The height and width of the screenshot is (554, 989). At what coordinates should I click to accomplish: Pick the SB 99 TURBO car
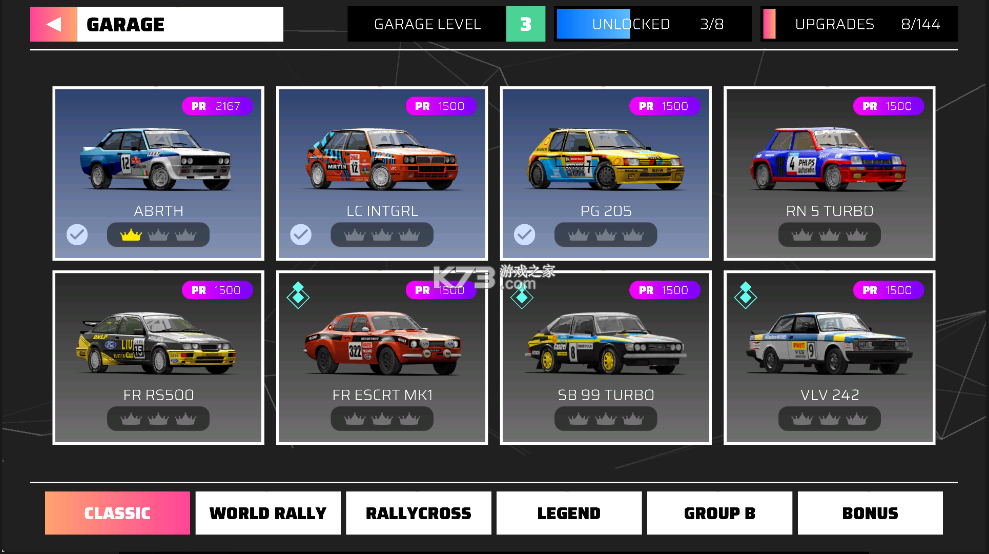pos(606,357)
